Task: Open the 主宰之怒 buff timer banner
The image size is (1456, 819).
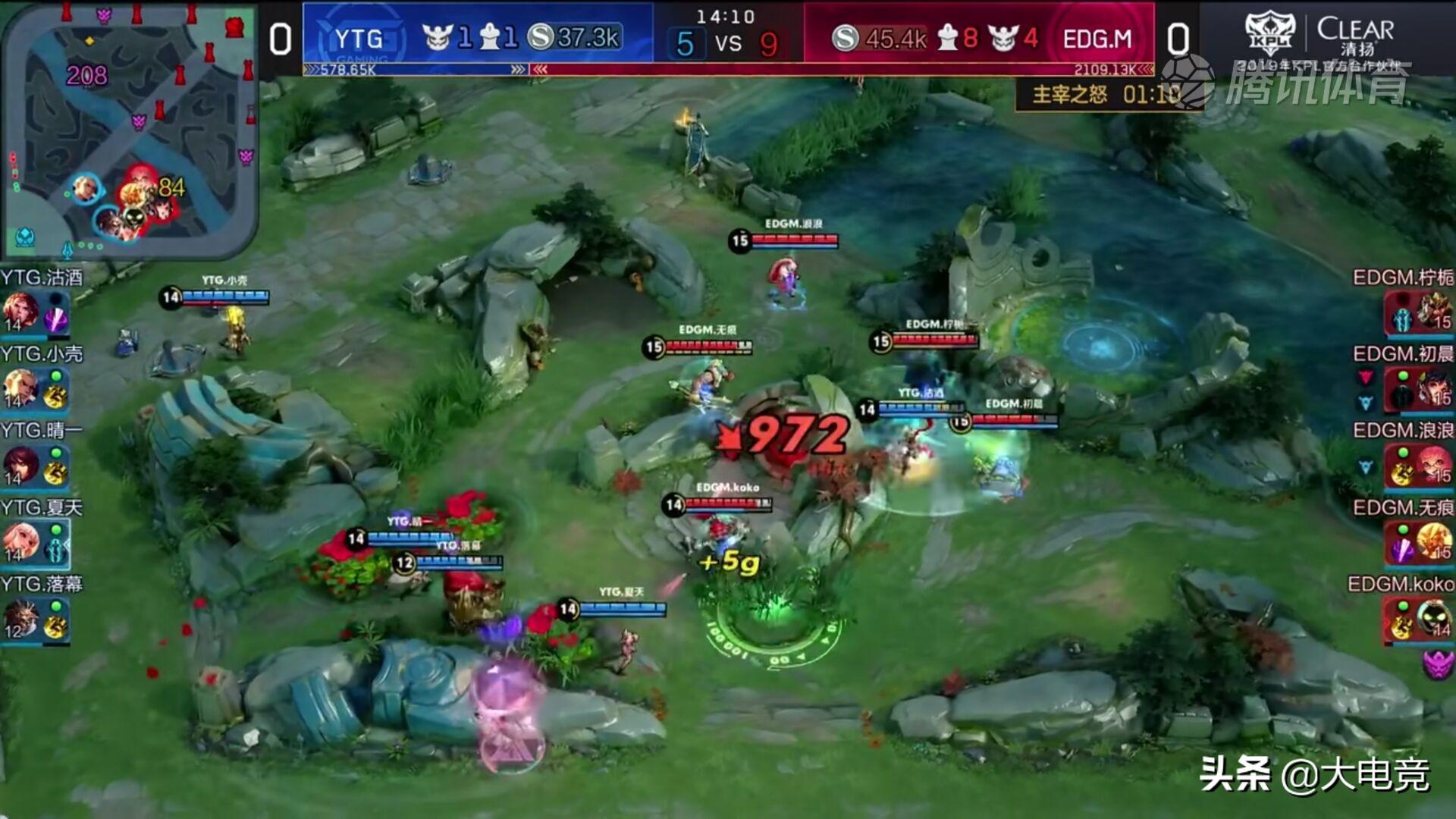Action: click(x=1107, y=95)
